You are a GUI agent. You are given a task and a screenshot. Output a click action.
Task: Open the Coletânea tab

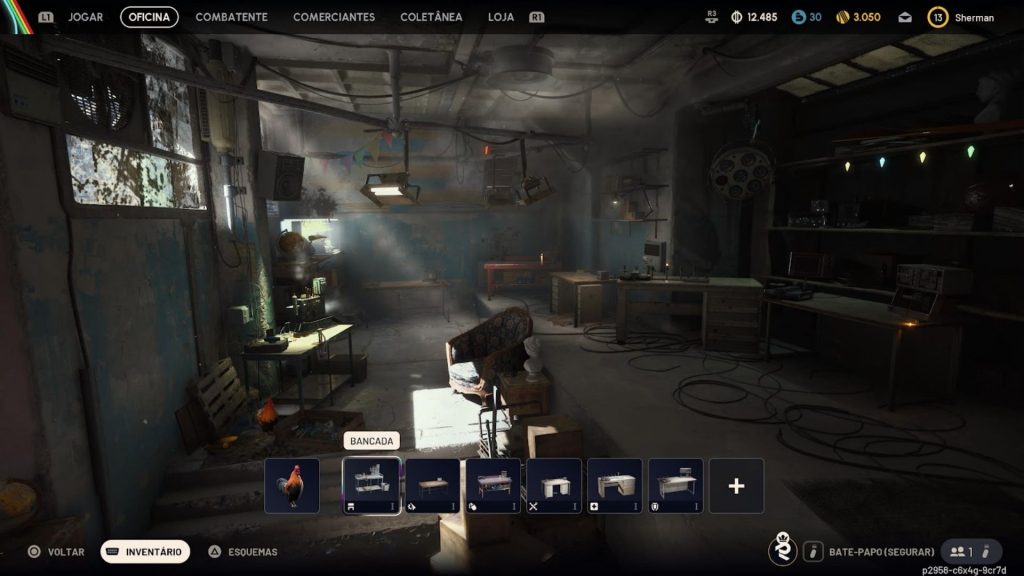[x=431, y=17]
